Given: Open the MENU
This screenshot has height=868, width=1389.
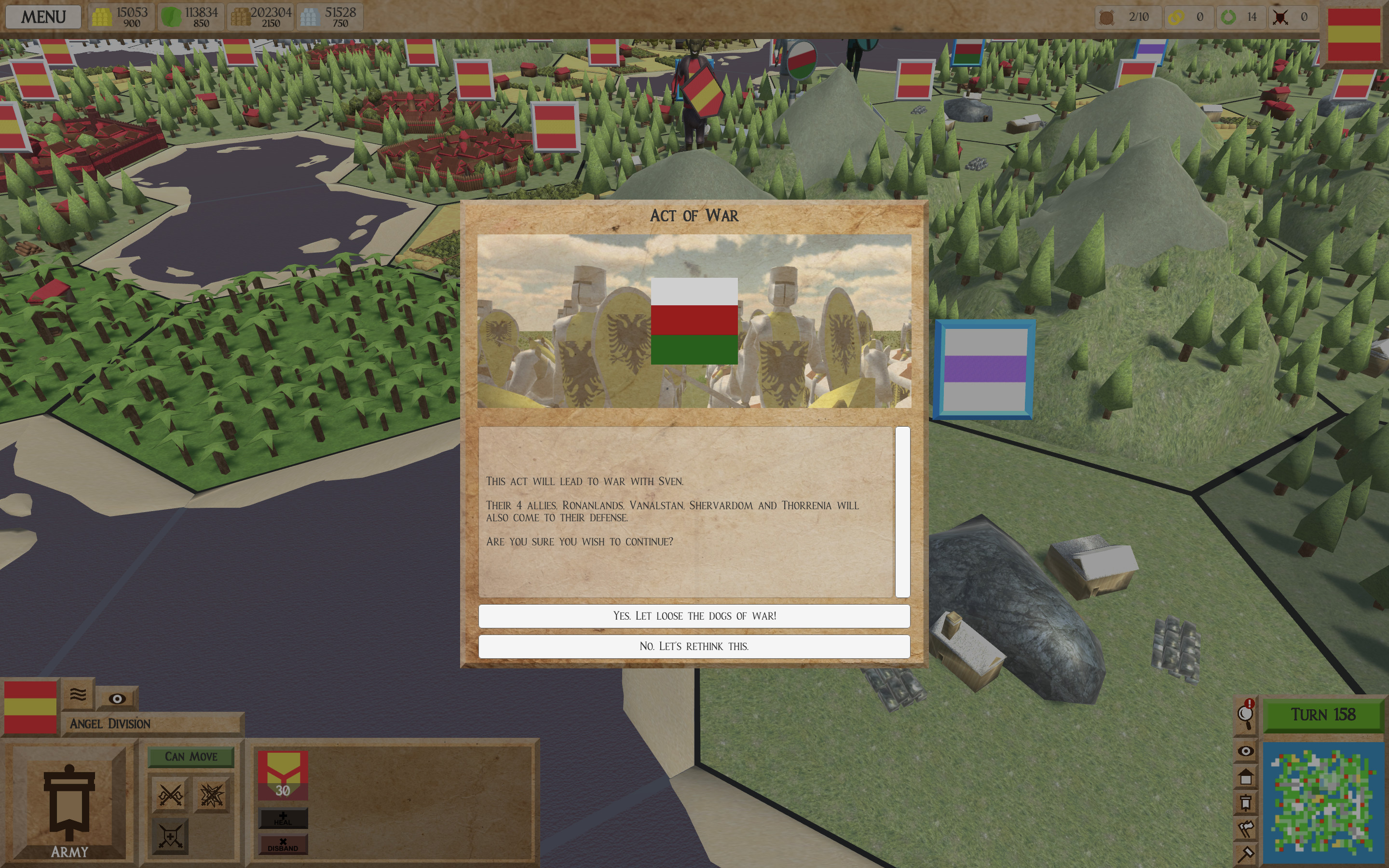Looking at the screenshot, I should click(43, 16).
